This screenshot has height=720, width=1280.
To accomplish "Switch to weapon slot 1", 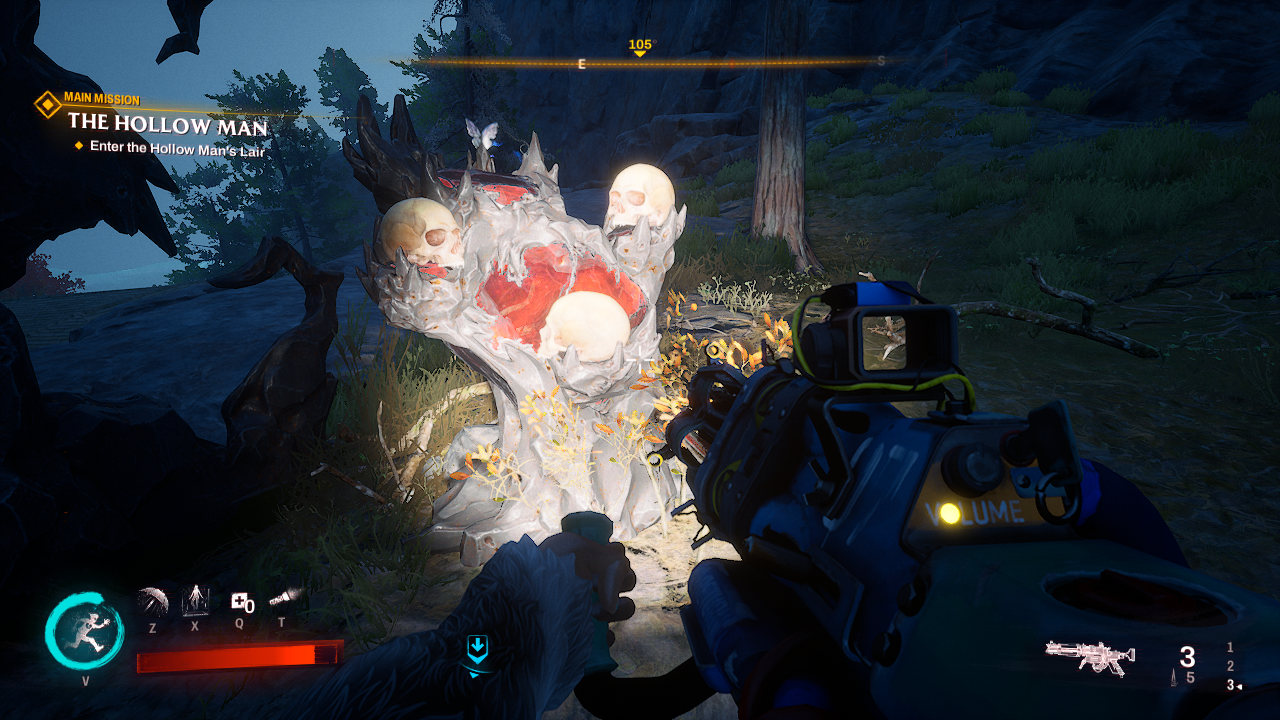I will point(1230,648).
